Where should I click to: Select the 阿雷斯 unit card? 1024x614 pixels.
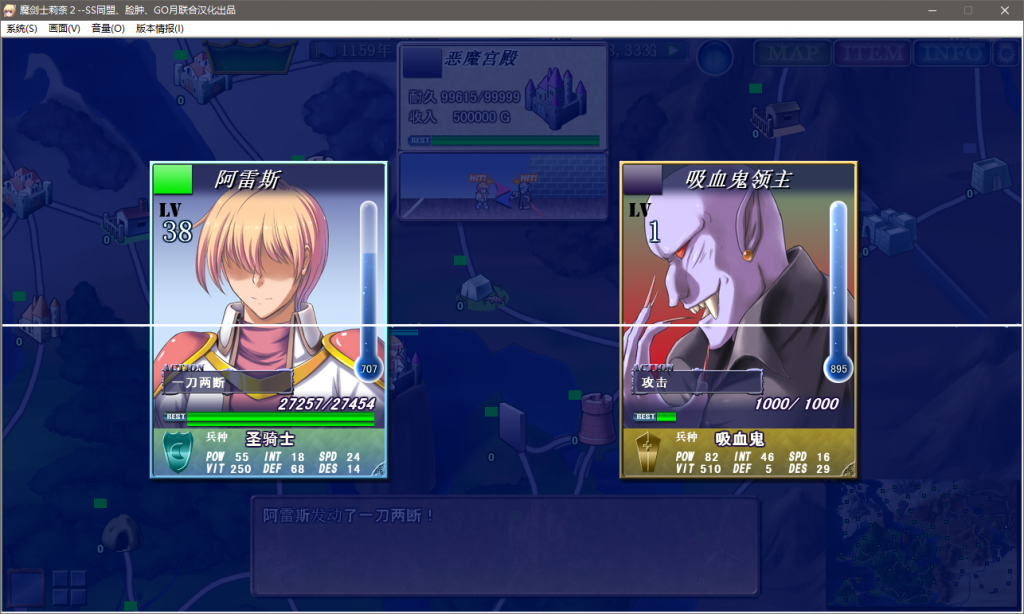tap(268, 320)
